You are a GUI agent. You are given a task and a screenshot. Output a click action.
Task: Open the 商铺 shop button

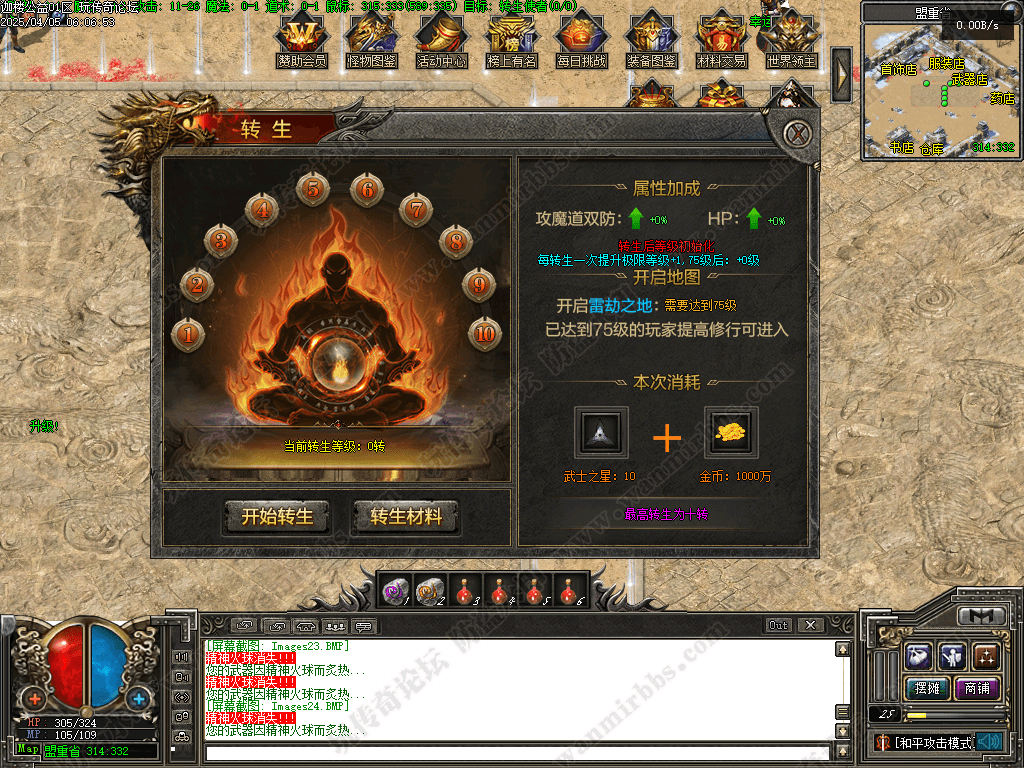pyautogui.click(x=977, y=688)
